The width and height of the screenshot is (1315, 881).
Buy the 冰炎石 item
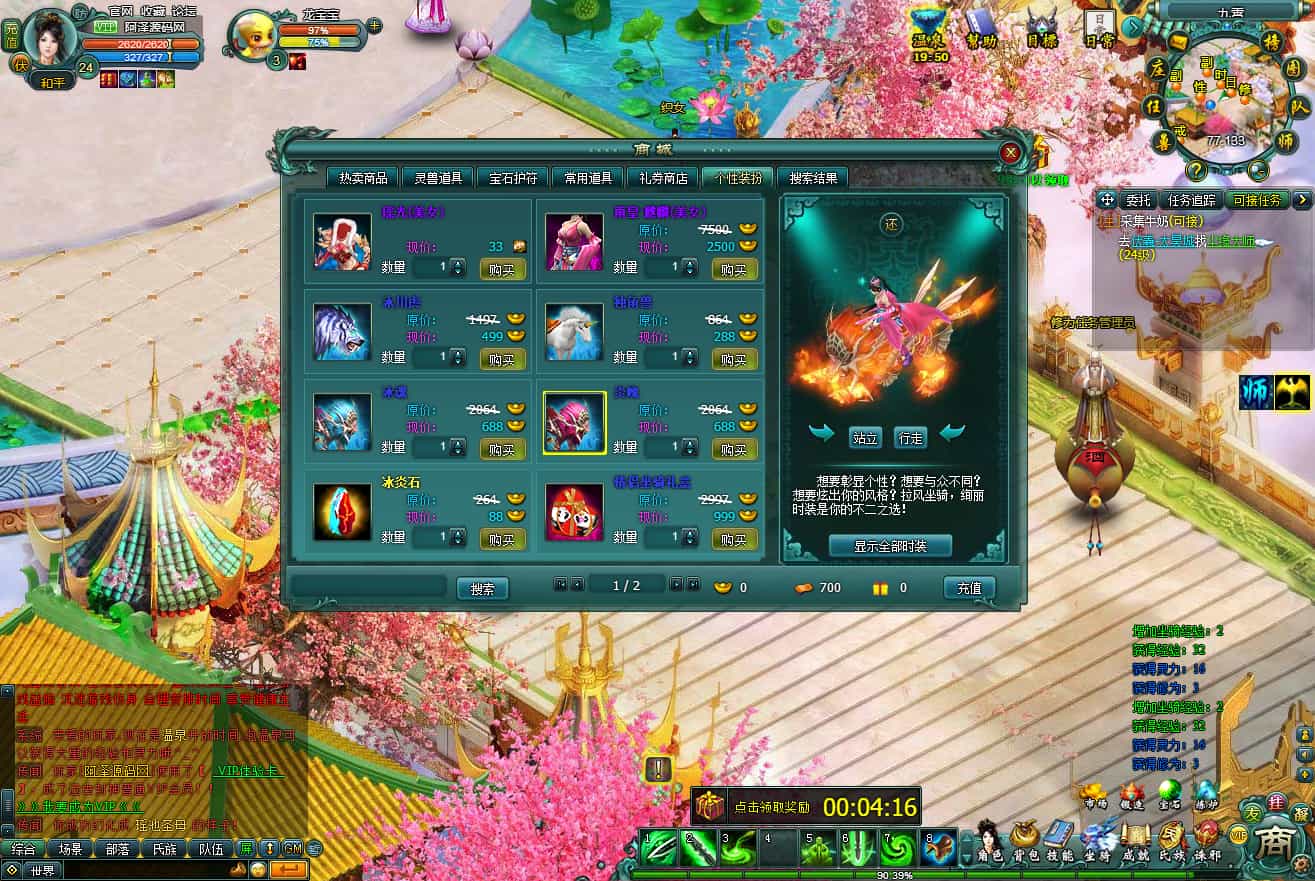502,539
